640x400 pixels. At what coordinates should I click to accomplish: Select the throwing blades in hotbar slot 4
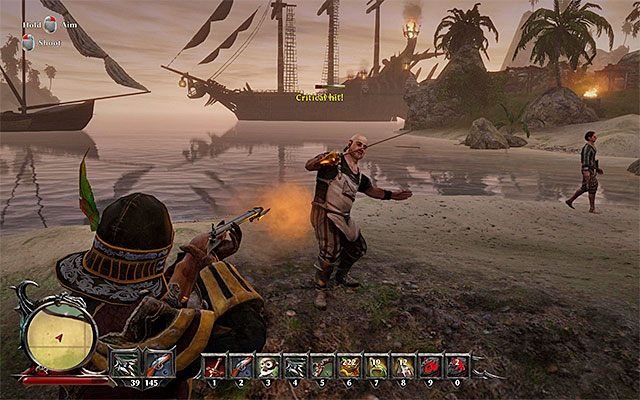[x=295, y=365]
